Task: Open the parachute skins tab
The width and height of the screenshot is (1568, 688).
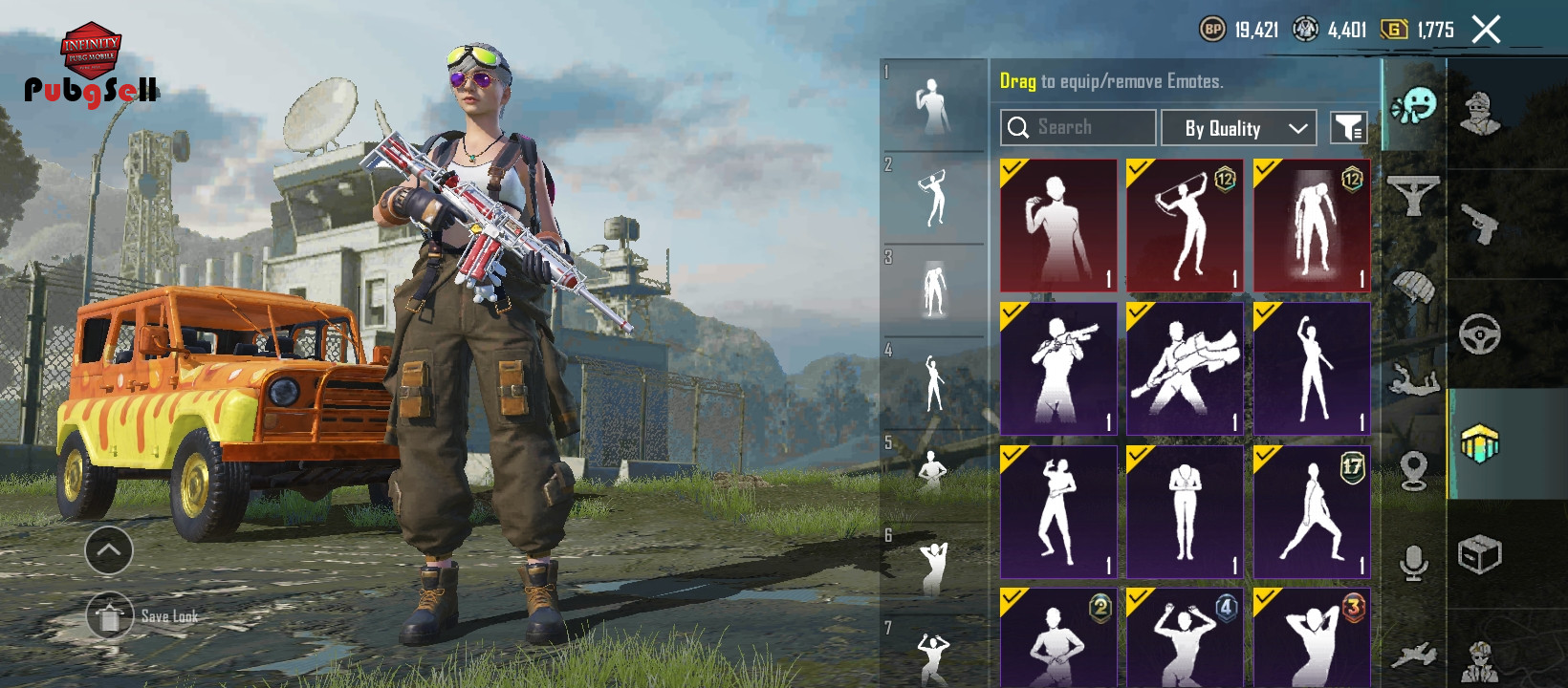Action: [1414, 287]
